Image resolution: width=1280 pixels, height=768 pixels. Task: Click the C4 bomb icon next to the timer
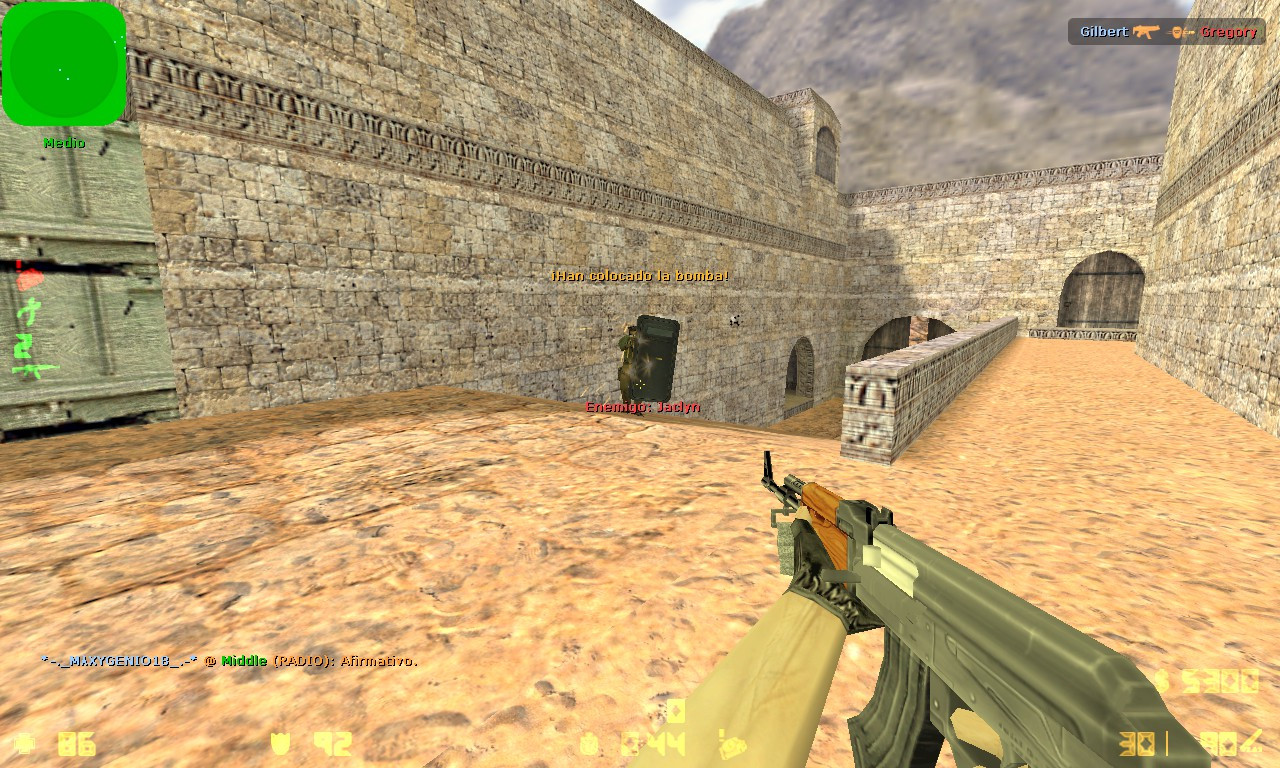point(588,746)
